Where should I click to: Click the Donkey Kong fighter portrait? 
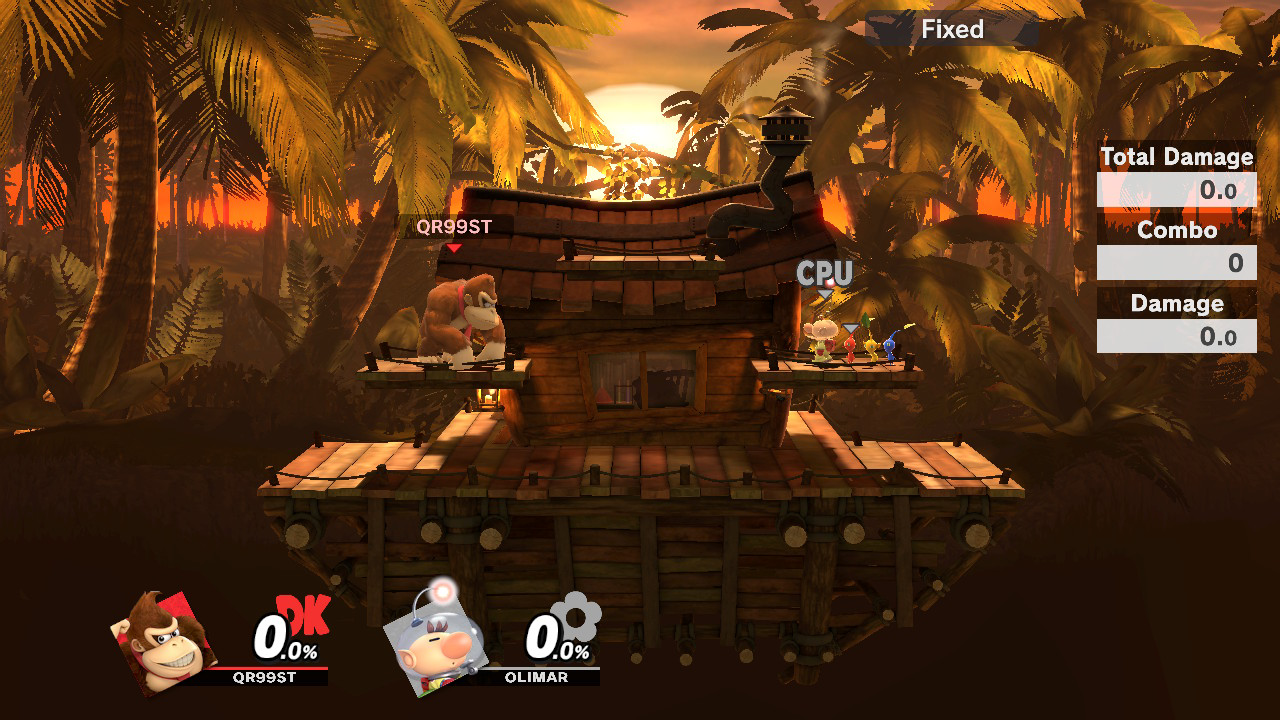166,641
